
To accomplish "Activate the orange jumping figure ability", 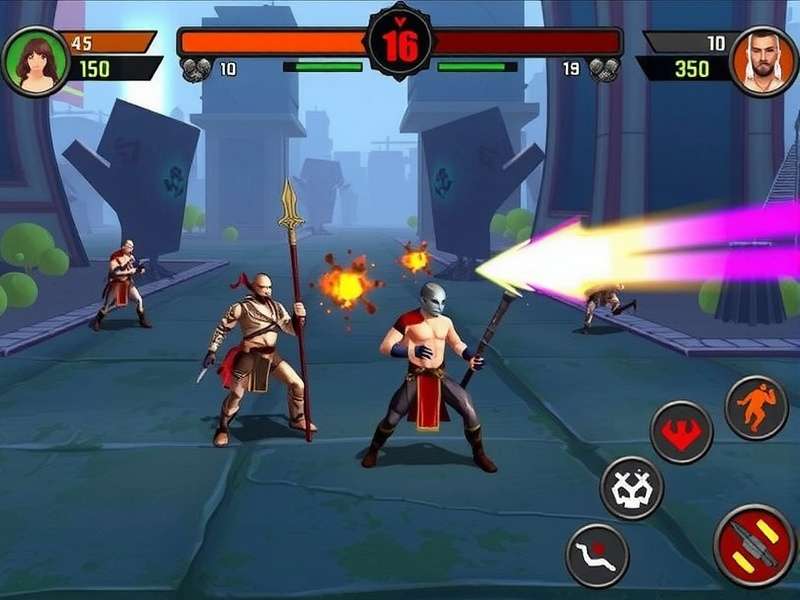I will pos(756,407).
